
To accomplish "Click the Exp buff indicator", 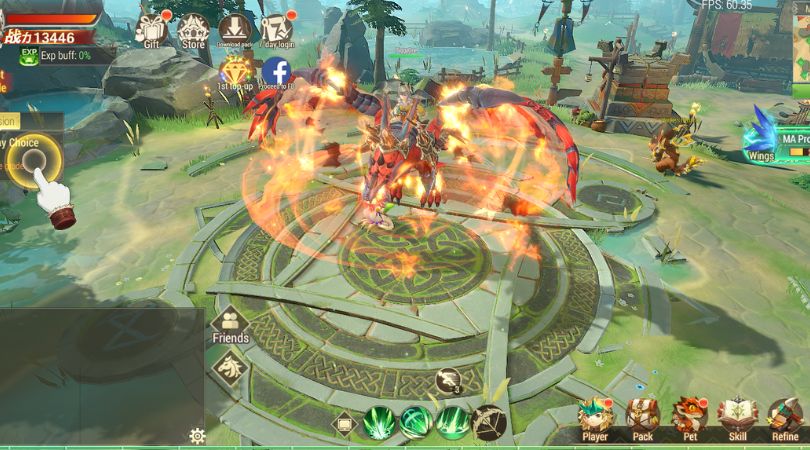I will pos(60,55).
